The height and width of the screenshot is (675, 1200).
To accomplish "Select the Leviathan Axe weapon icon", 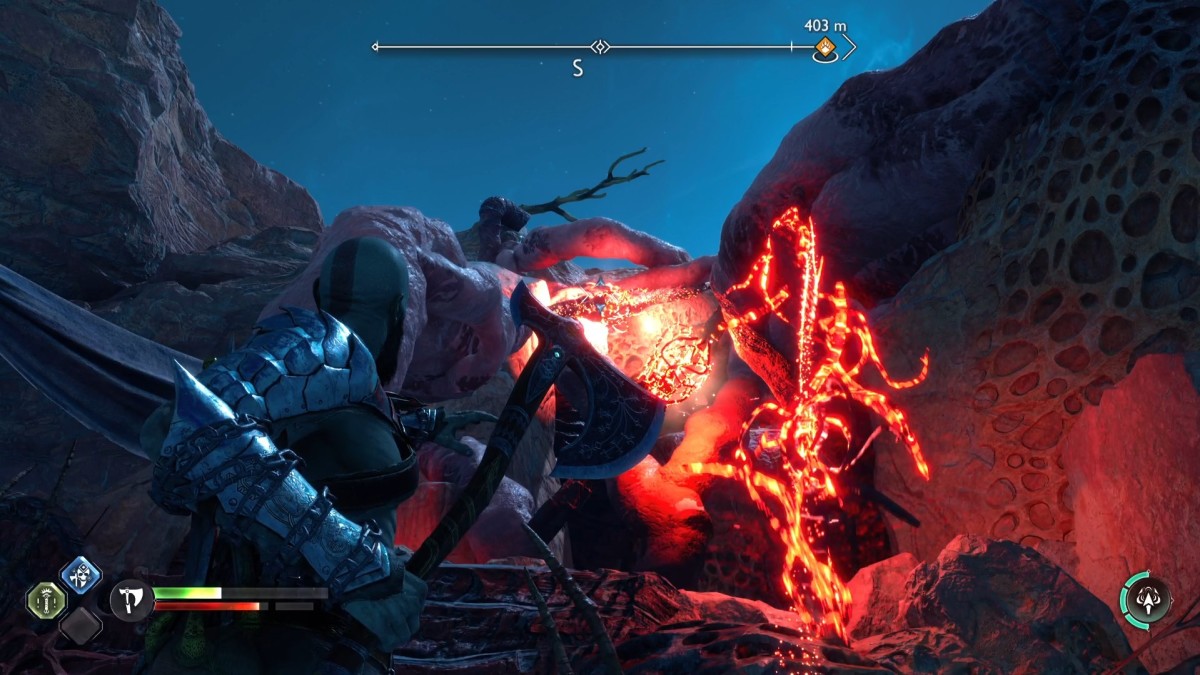I will [129, 599].
